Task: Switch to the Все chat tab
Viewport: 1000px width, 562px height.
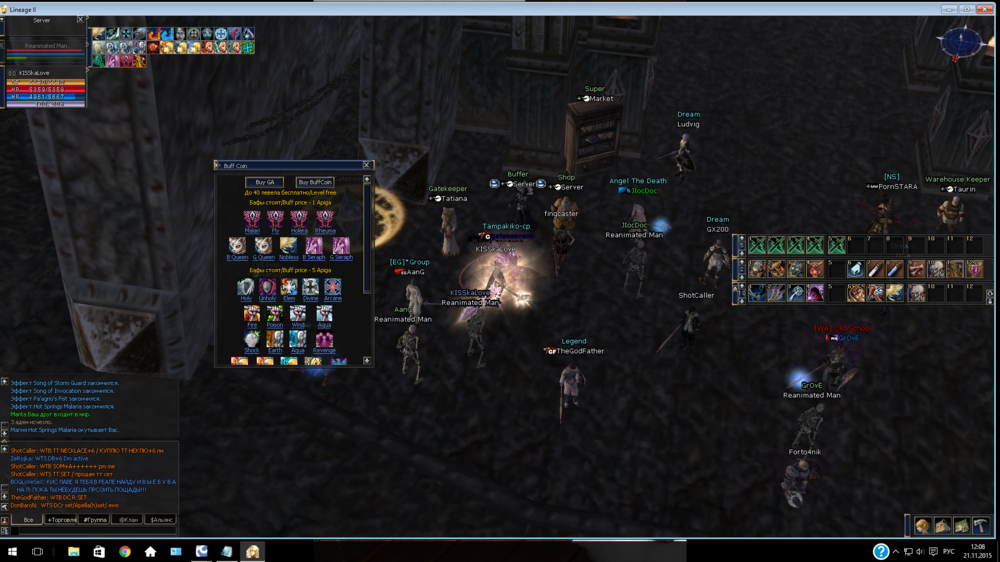Action: (28, 520)
